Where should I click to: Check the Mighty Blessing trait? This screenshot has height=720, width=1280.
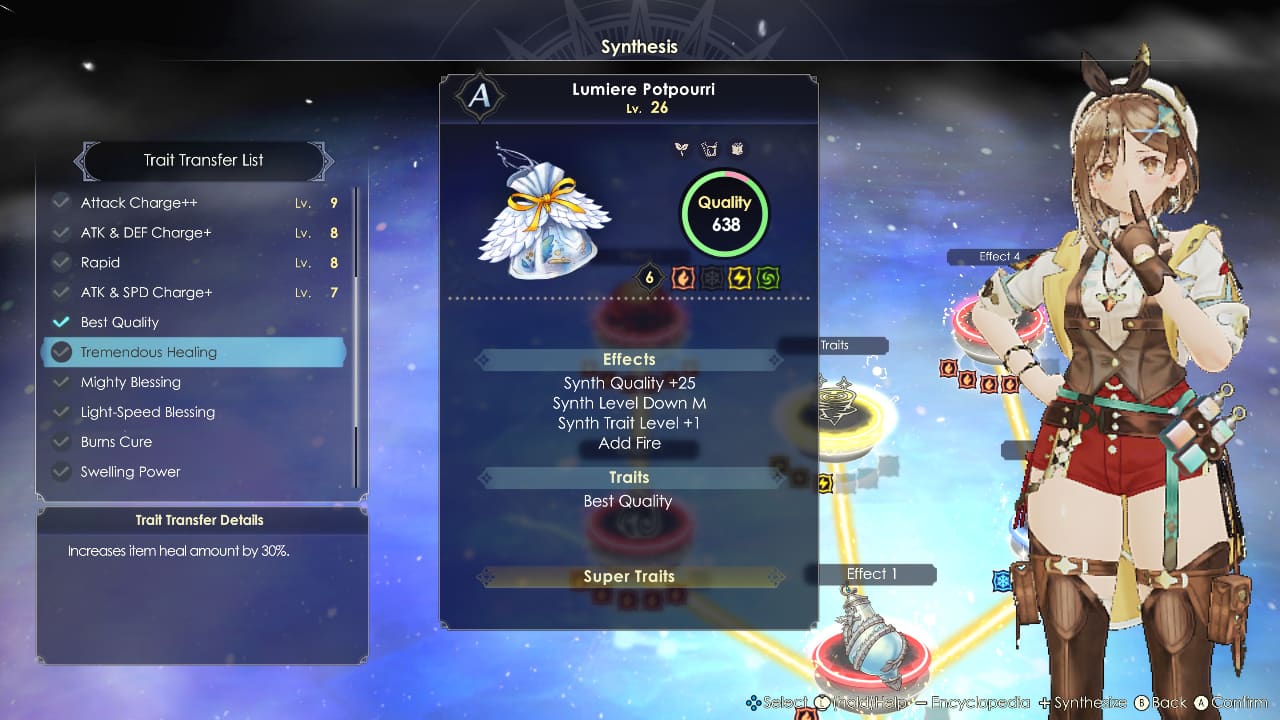click(60, 382)
